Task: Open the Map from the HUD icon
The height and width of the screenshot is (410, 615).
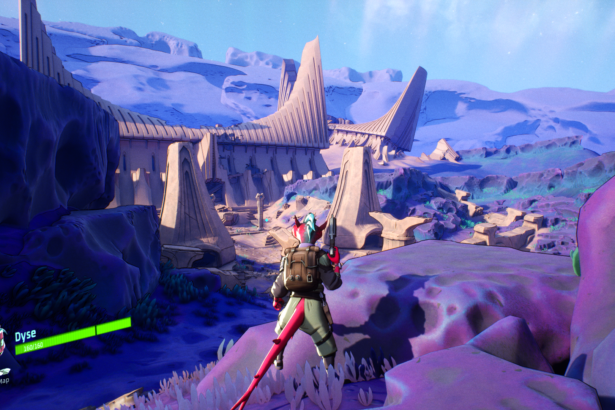Action: pos(4,374)
